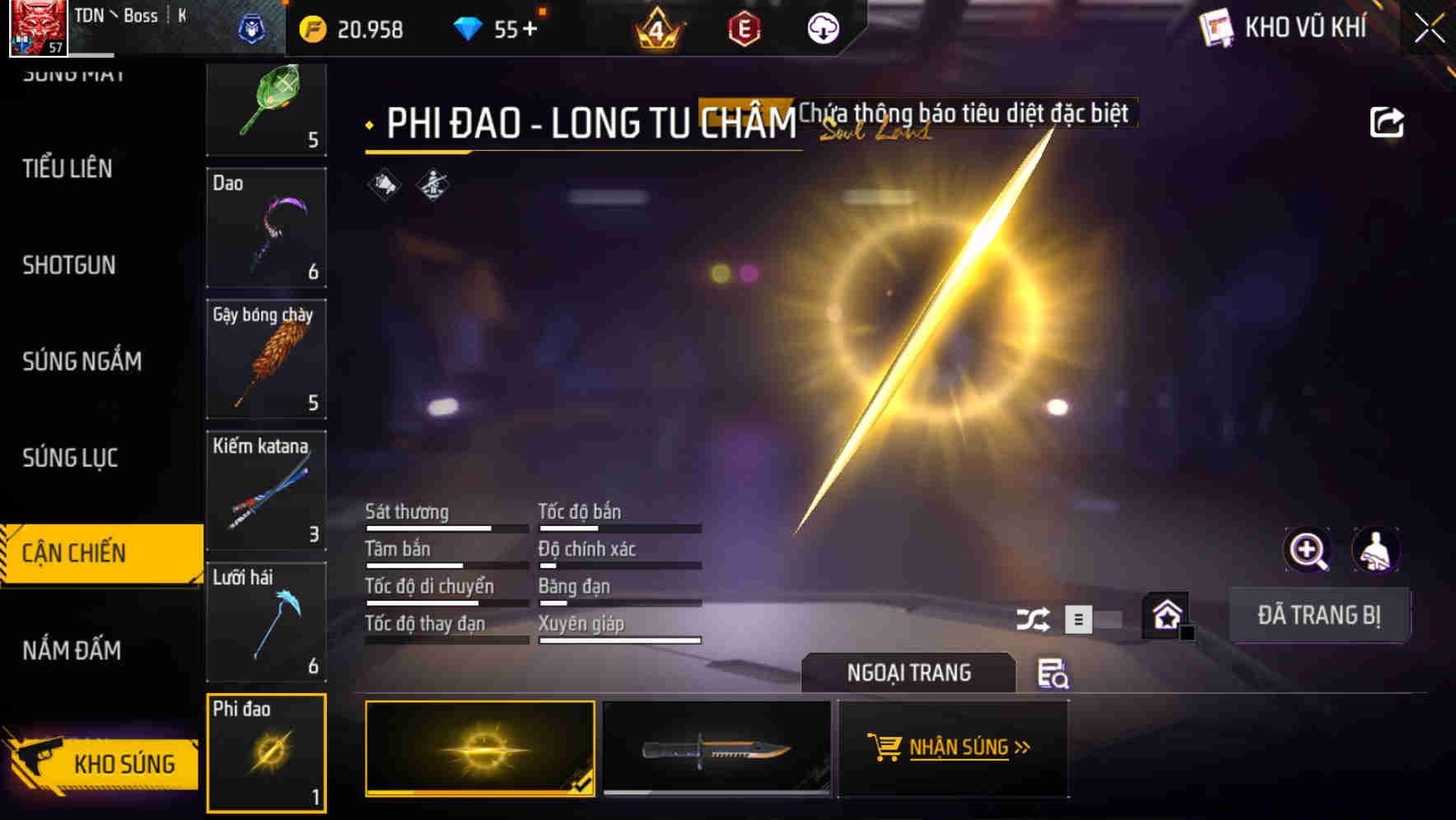Screen dimensions: 1456x820
Task: Open the share icon near Kho Vũ Khí
Action: (x=1388, y=121)
